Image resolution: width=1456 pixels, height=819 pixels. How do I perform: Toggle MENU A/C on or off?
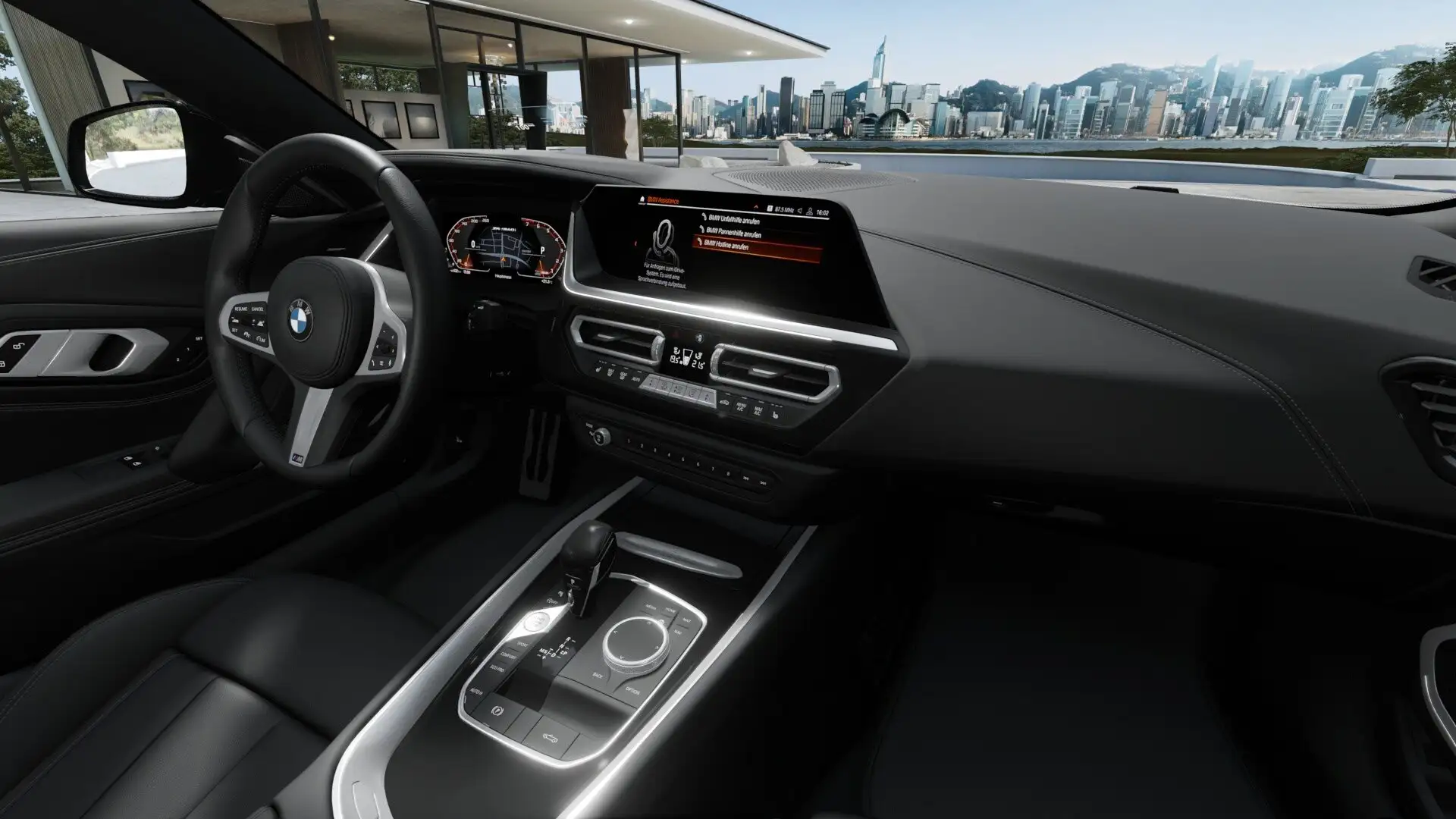click(742, 406)
